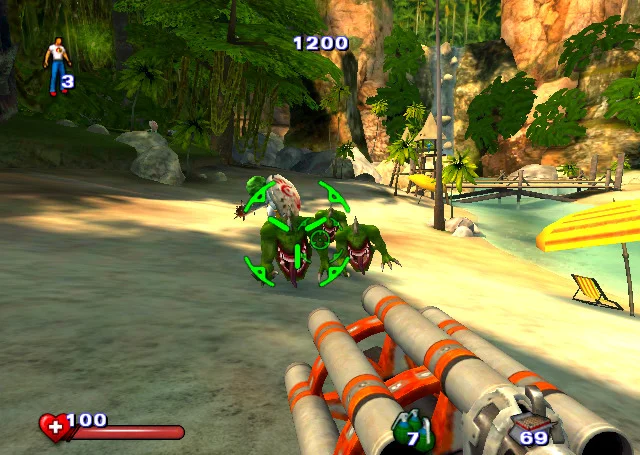Screen dimensions: 640x455
Task: Click the red heart health icon
Action: [54, 428]
